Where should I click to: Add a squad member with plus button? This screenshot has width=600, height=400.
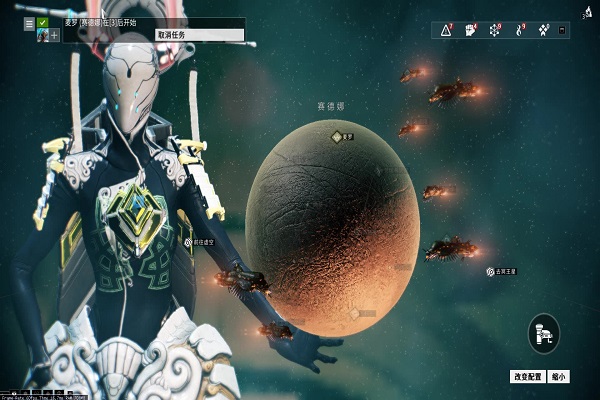click(x=54, y=35)
